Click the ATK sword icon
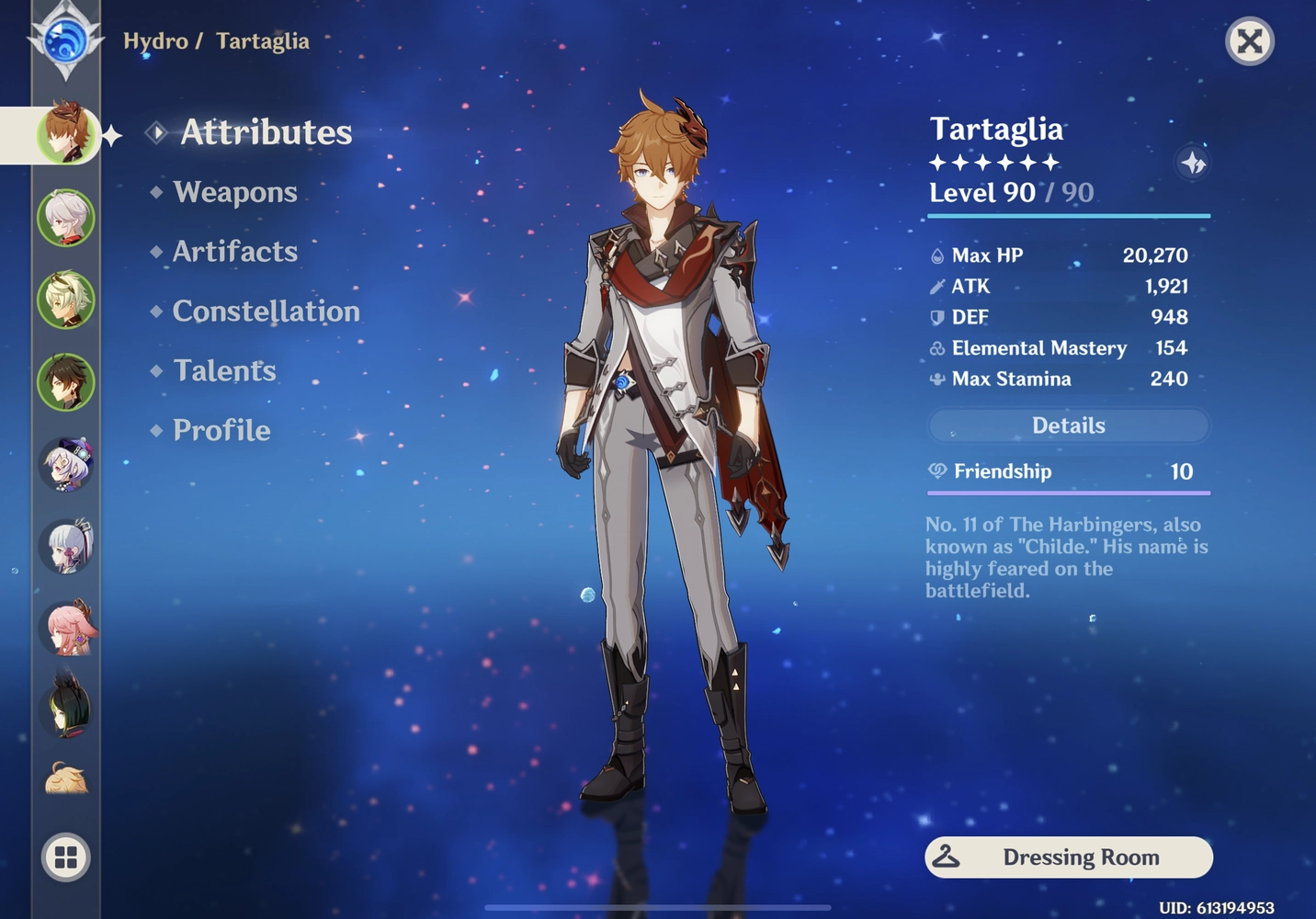 coord(936,286)
